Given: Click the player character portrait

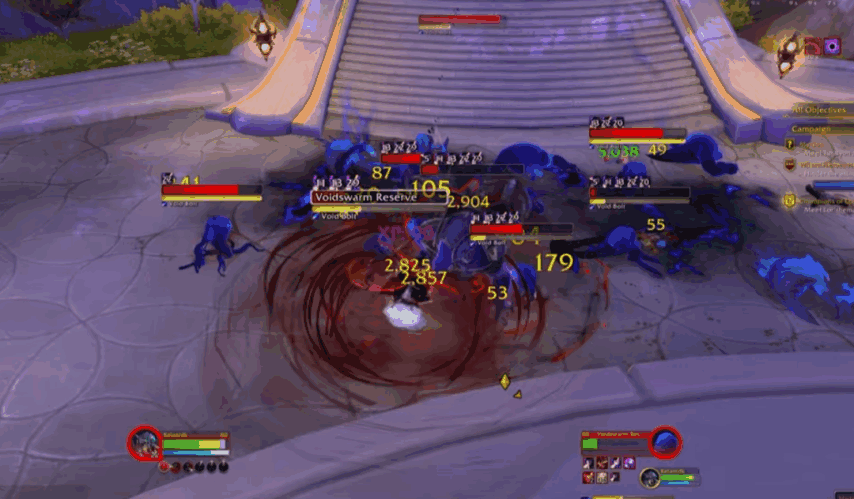Looking at the screenshot, I should tap(144, 441).
